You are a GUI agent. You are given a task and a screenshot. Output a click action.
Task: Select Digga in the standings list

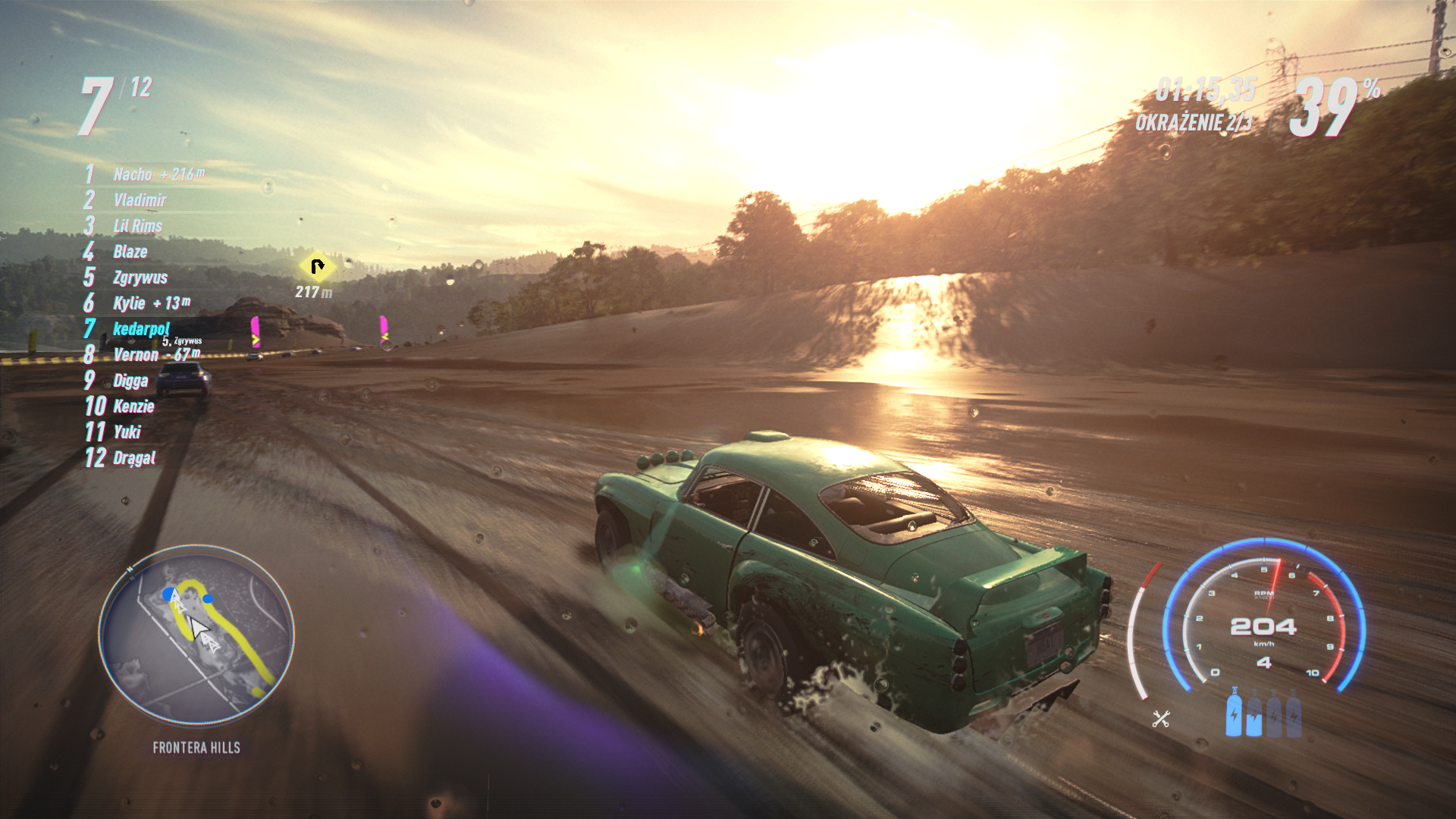tap(130, 381)
